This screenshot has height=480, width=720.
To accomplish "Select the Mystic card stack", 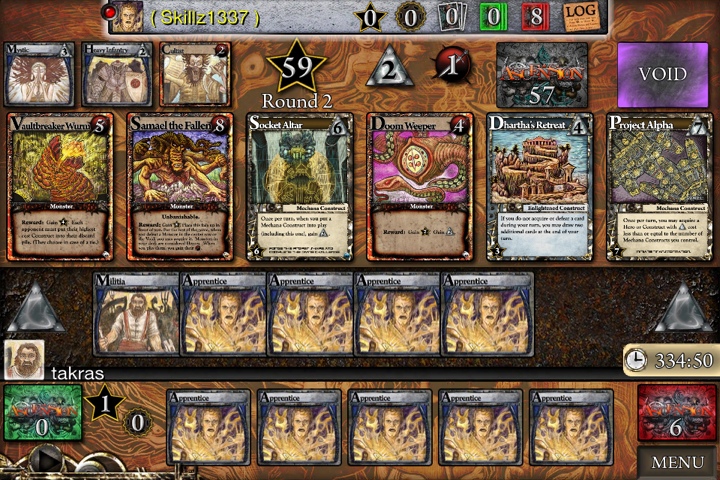I will (40, 75).
